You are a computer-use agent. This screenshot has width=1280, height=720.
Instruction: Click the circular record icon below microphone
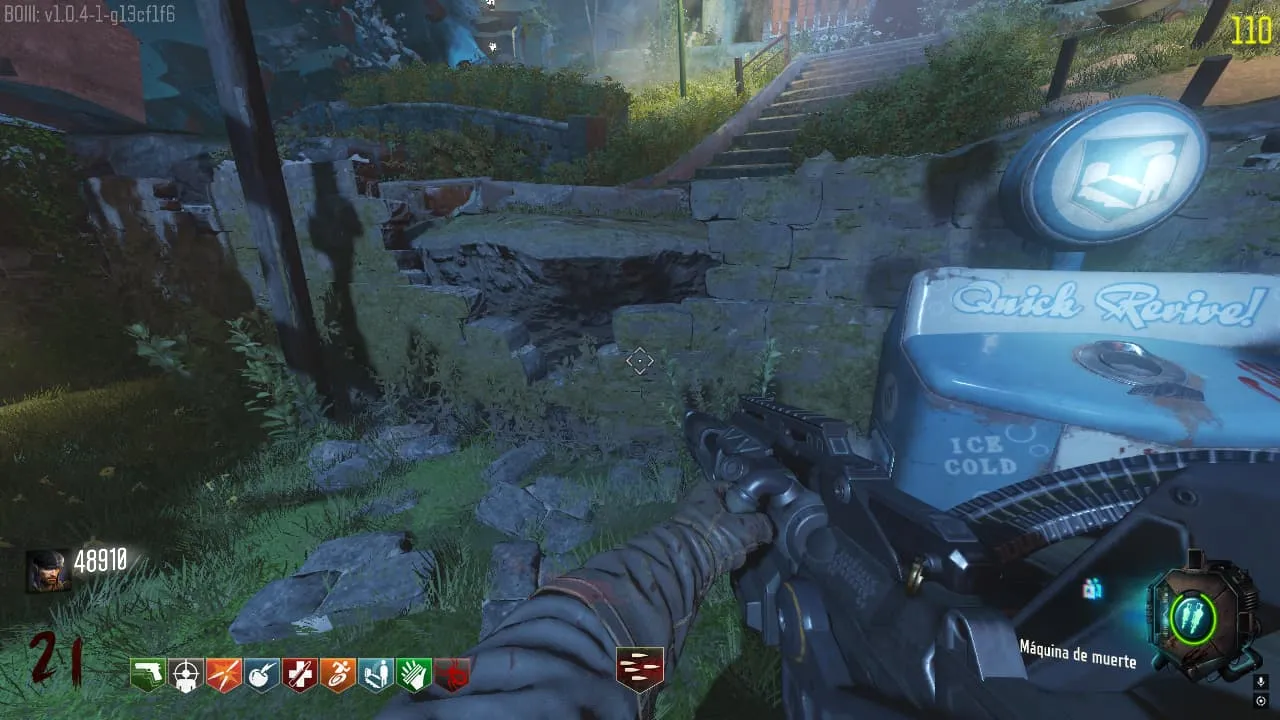click(x=1260, y=700)
